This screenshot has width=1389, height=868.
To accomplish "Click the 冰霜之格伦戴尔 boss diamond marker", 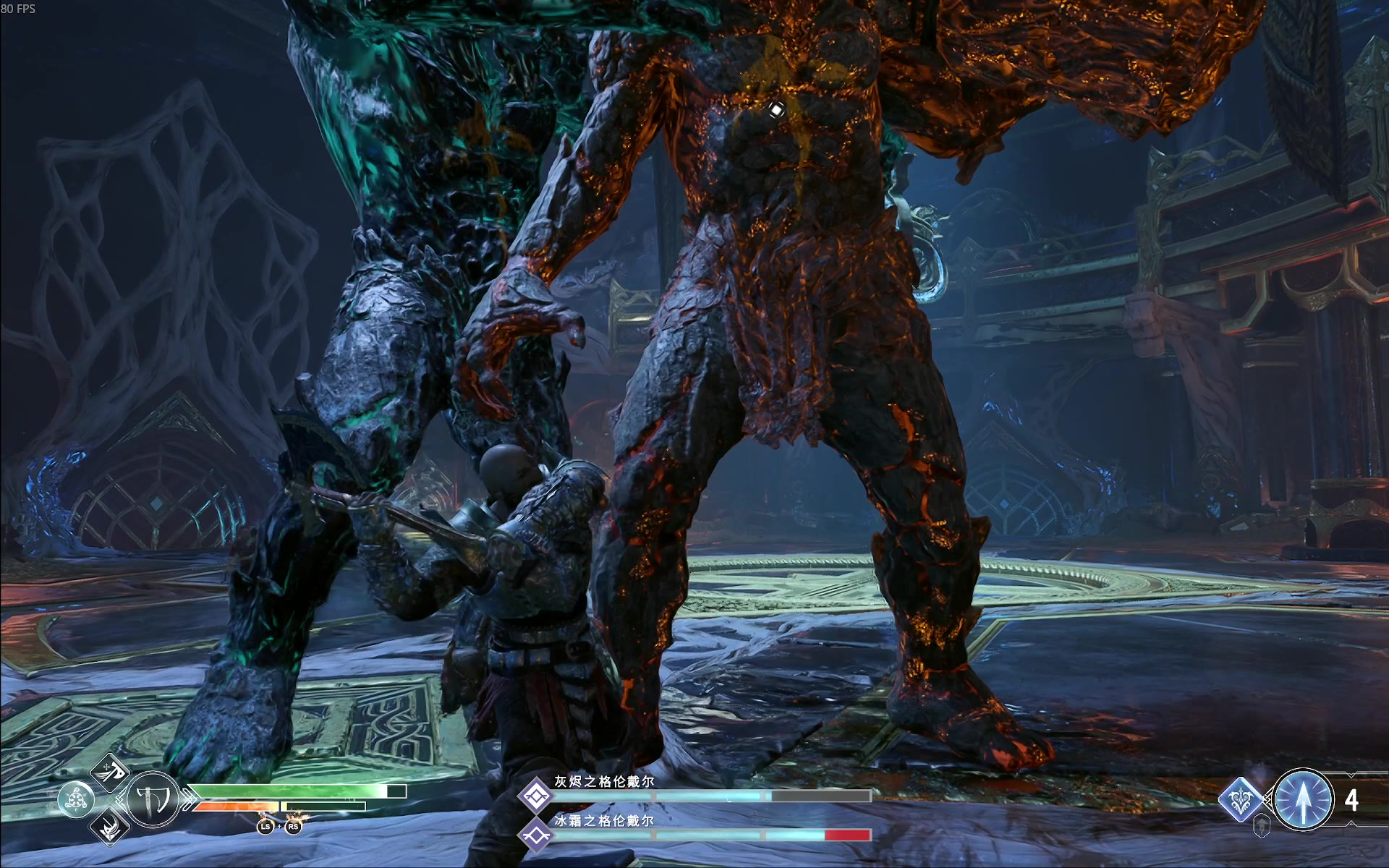I will (x=536, y=835).
